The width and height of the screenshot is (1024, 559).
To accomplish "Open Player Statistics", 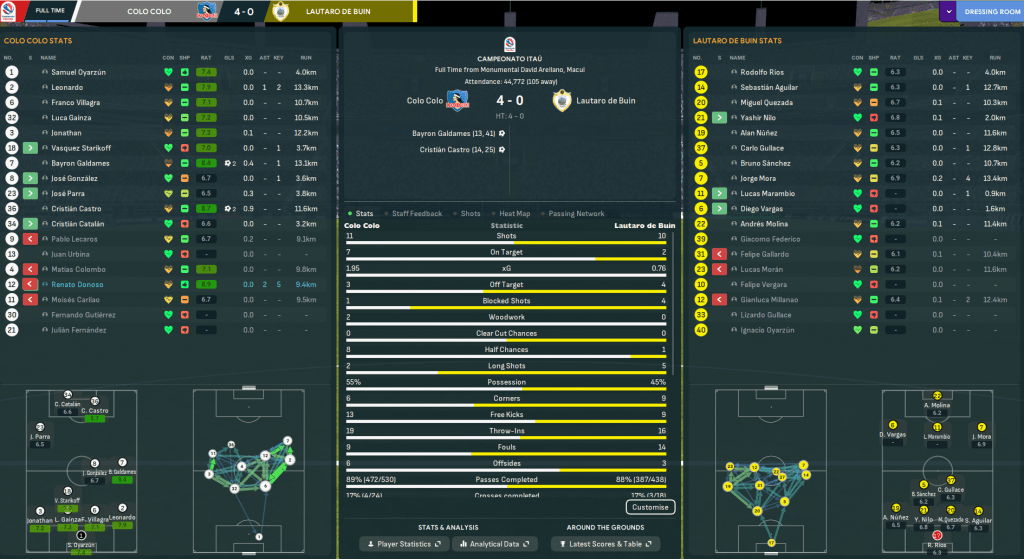I will click(403, 544).
